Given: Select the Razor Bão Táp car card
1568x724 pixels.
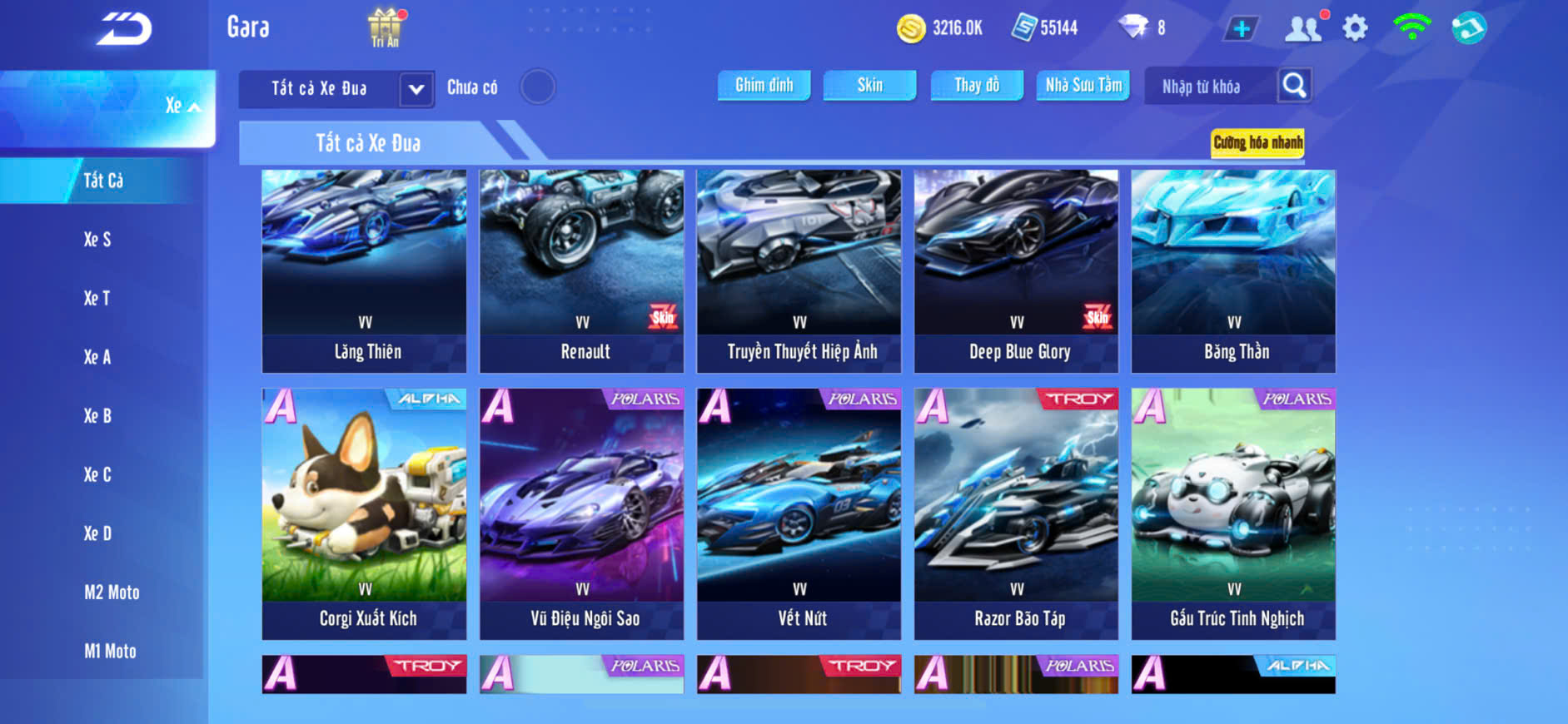Looking at the screenshot, I should click(x=1016, y=513).
